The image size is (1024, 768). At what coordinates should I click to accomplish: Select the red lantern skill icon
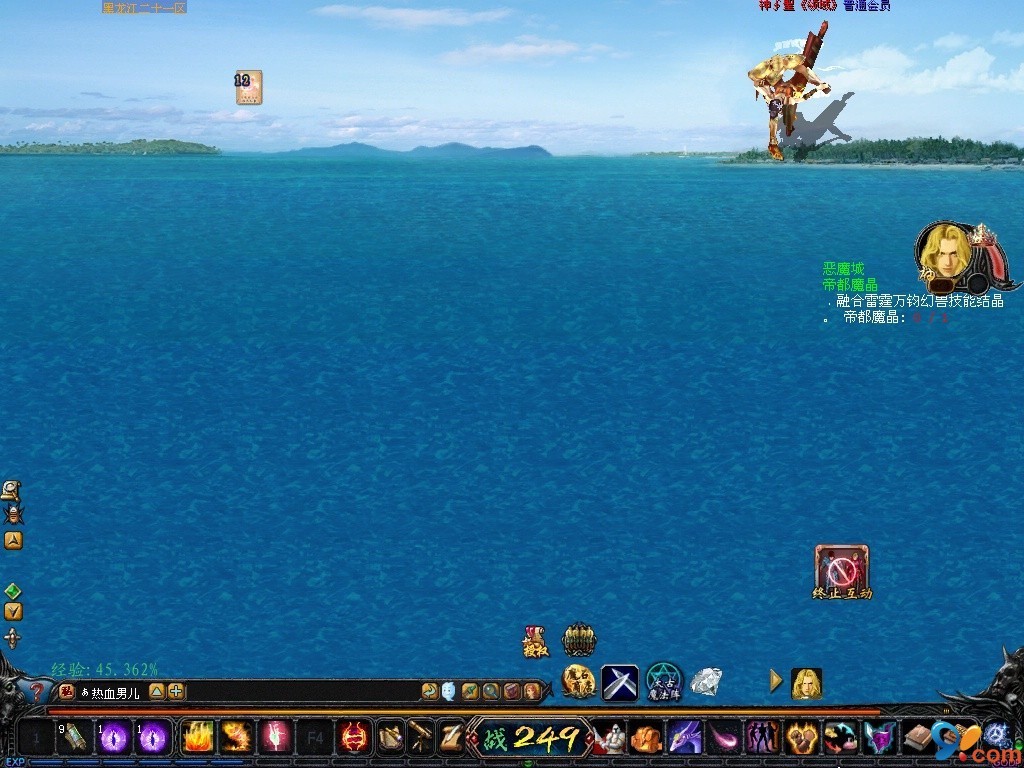[353, 738]
